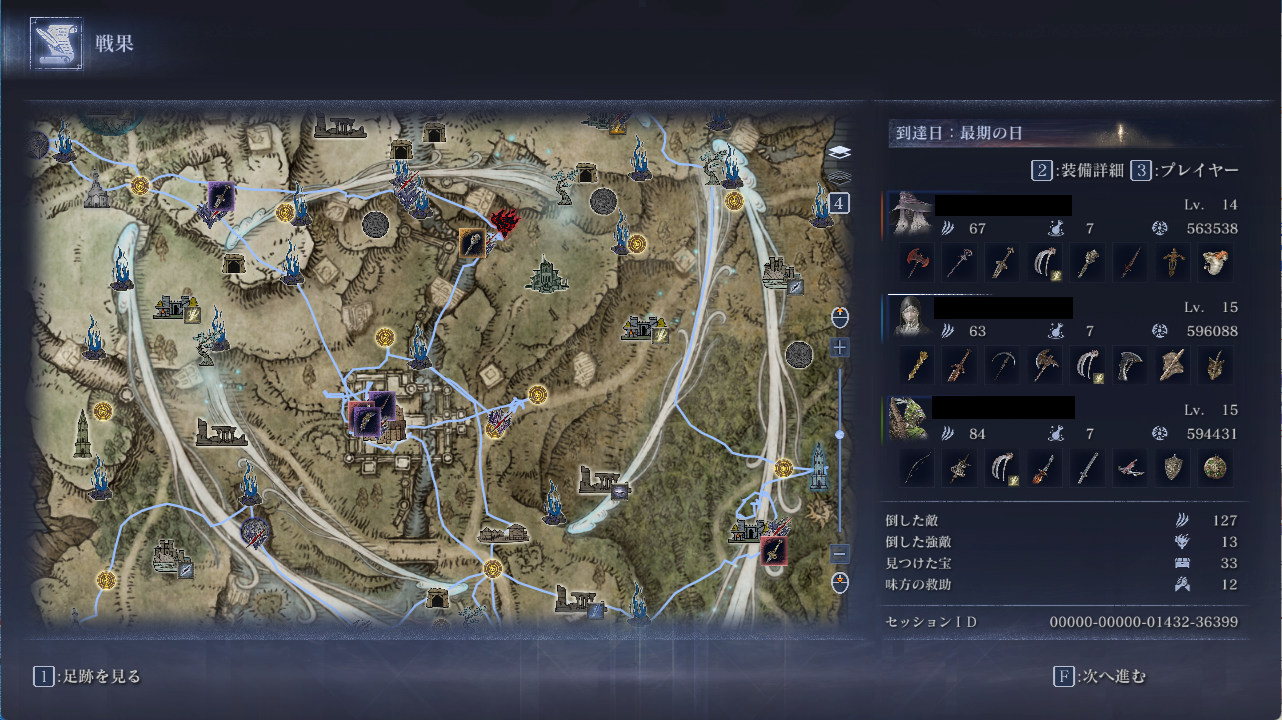Screen dimensions: 1282x720
Task: Zoom in the map with plus button
Action: pyautogui.click(x=839, y=348)
